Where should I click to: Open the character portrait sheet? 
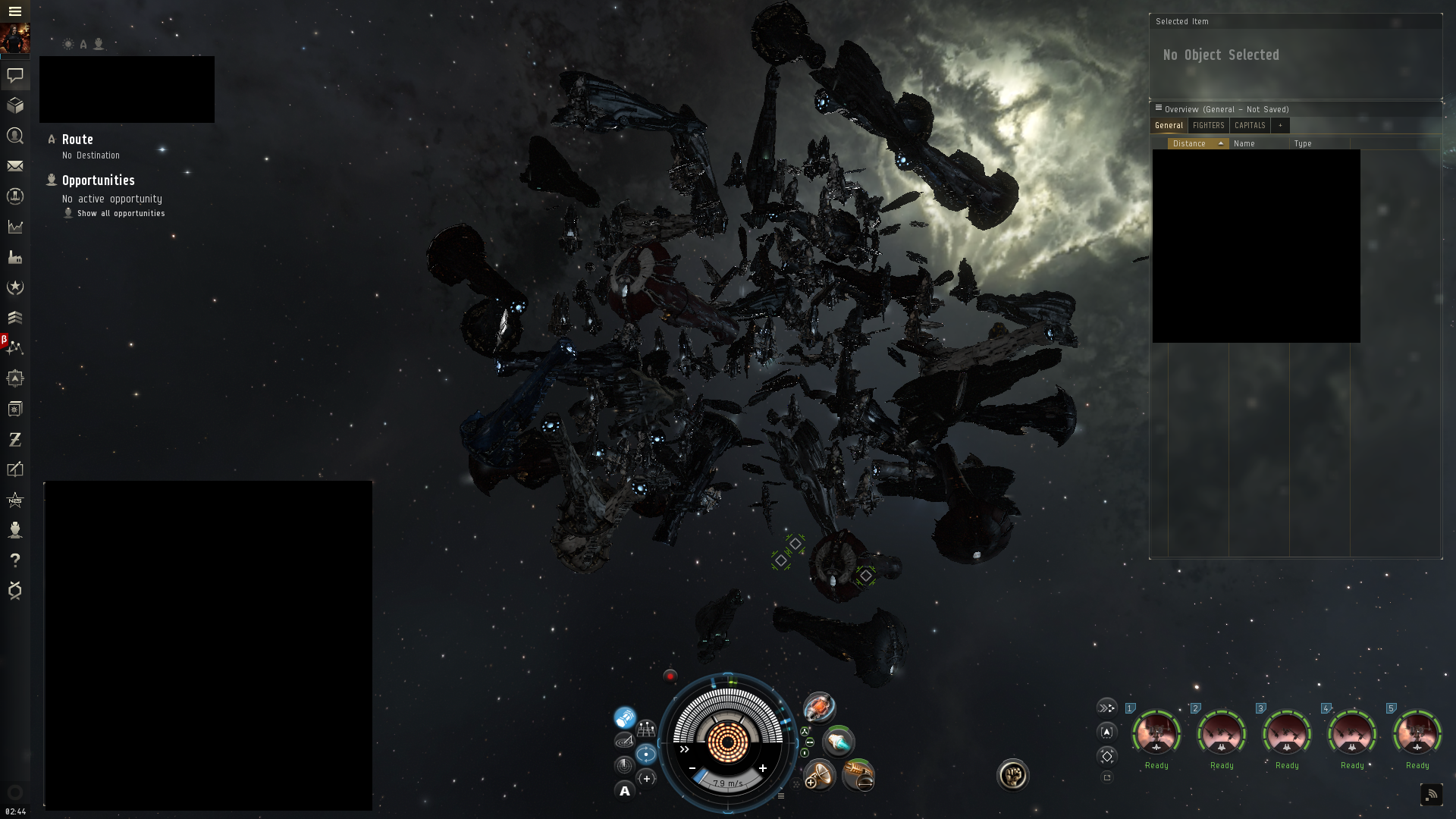(x=14, y=39)
